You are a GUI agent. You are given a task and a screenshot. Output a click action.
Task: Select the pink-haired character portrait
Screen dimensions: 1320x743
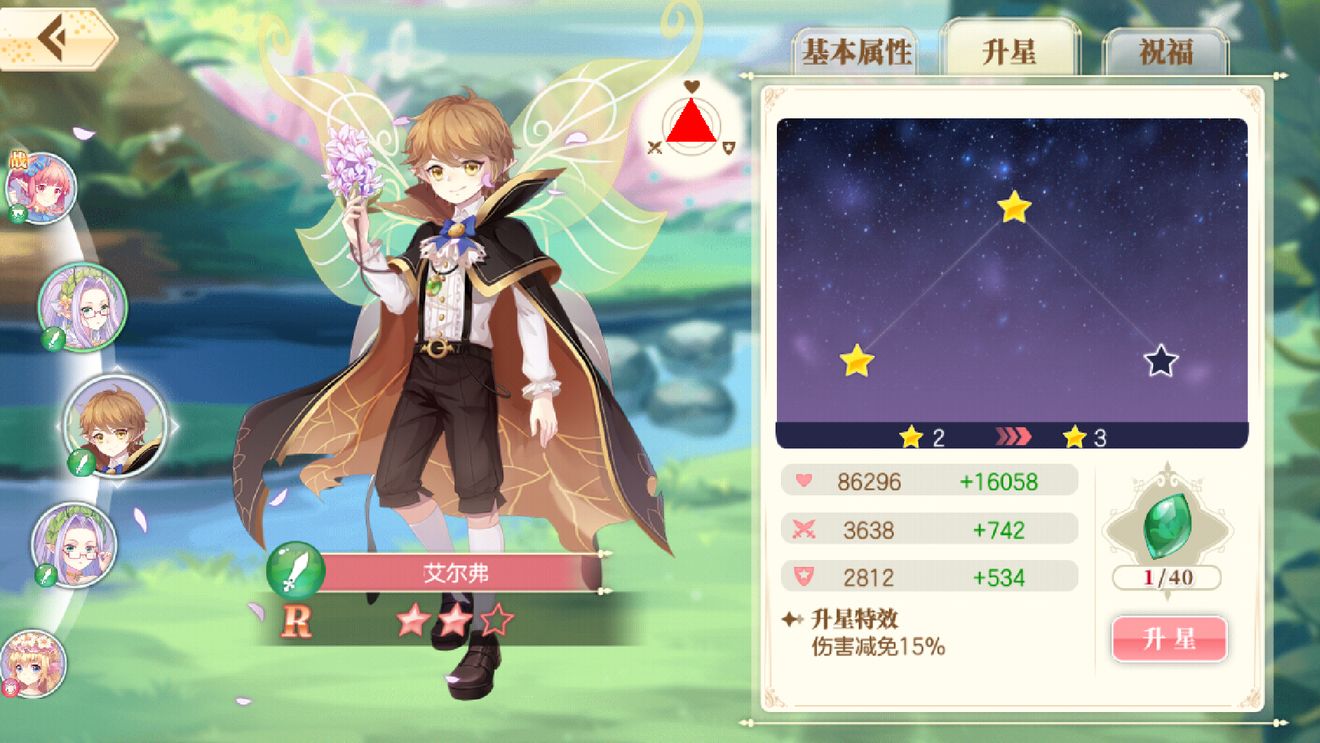tap(41, 188)
